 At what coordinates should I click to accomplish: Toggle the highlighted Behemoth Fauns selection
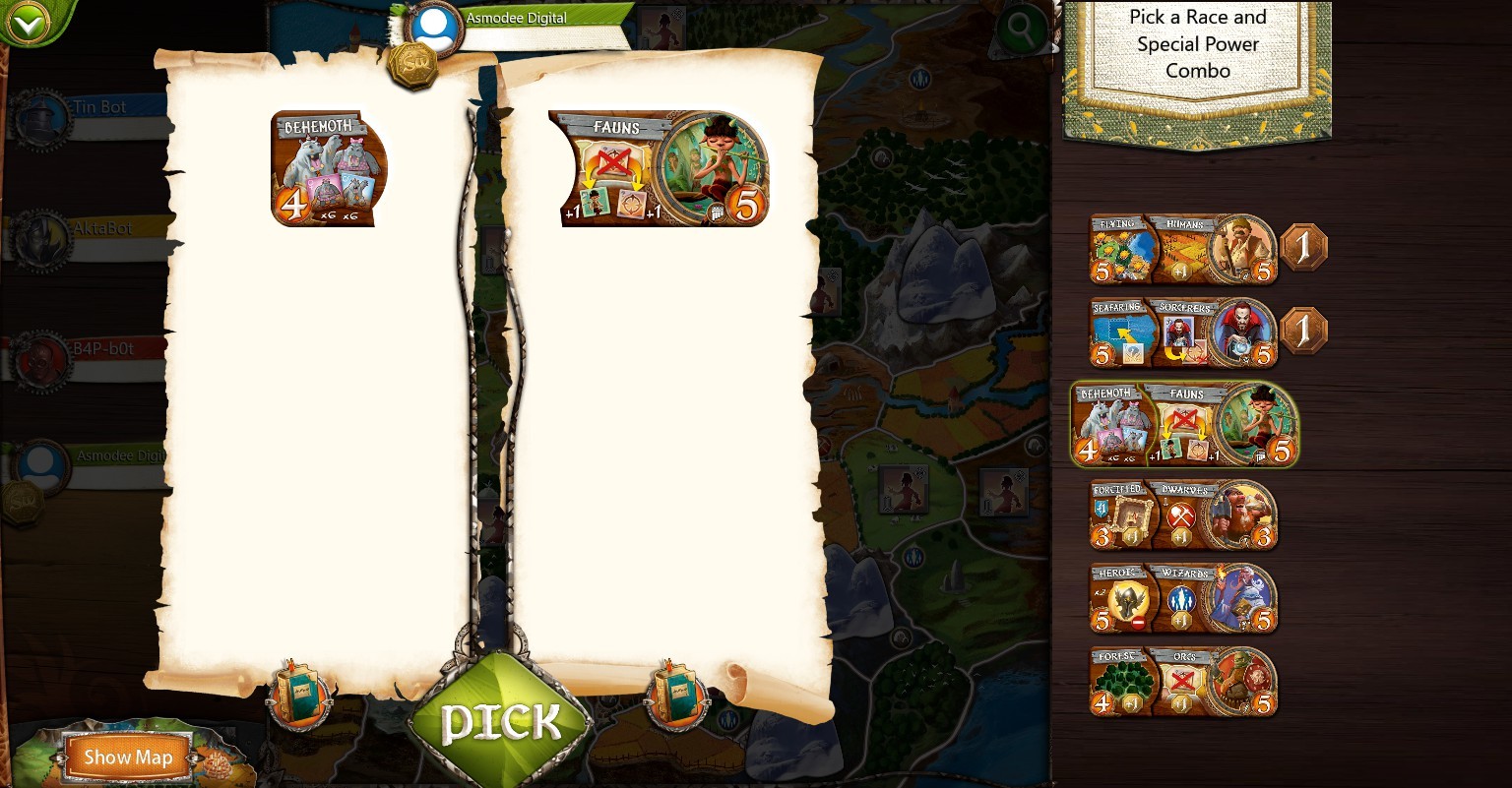[1181, 424]
